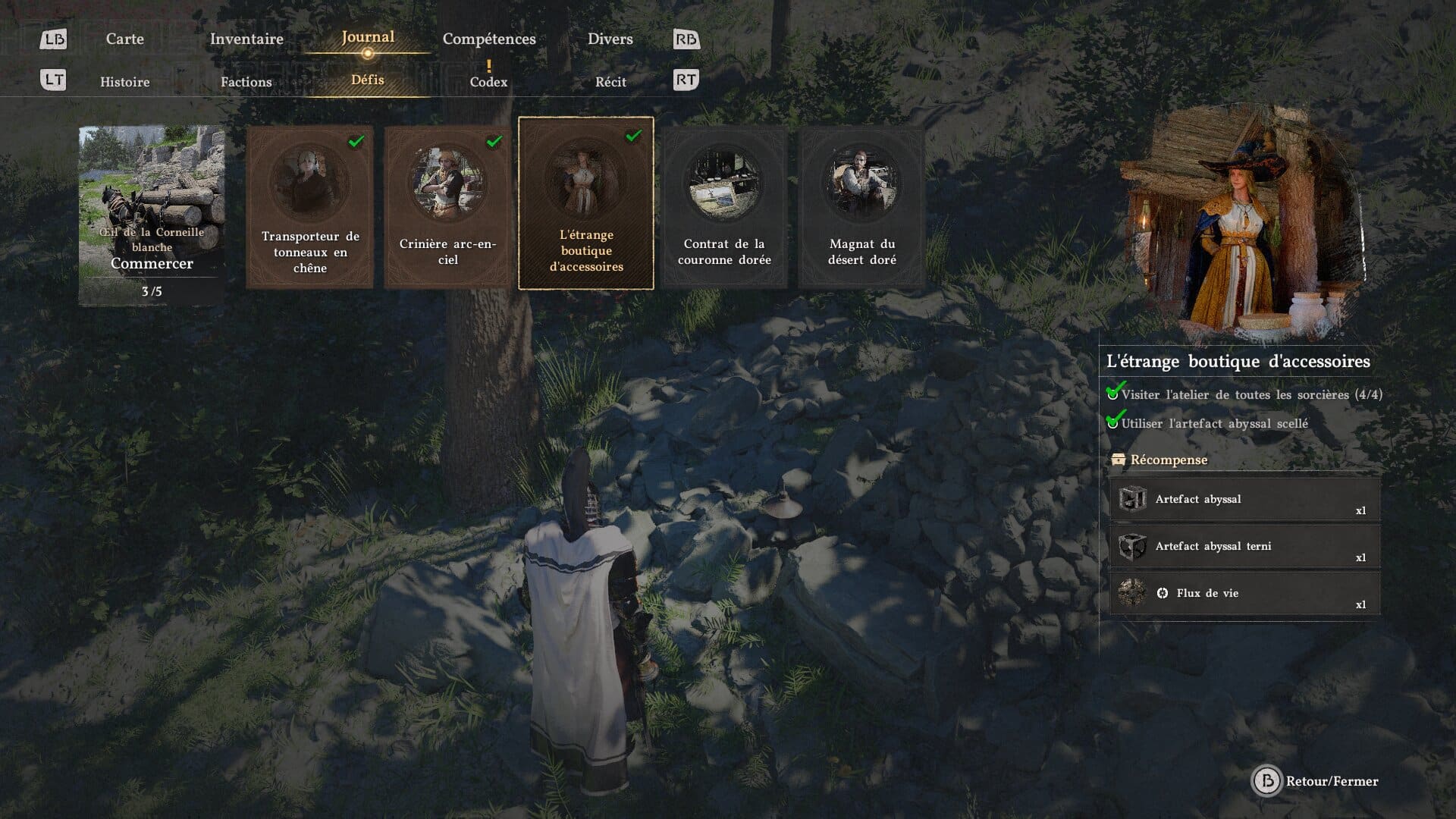View the Récit sub-tab
Image resolution: width=1456 pixels, height=819 pixels.
[610, 82]
